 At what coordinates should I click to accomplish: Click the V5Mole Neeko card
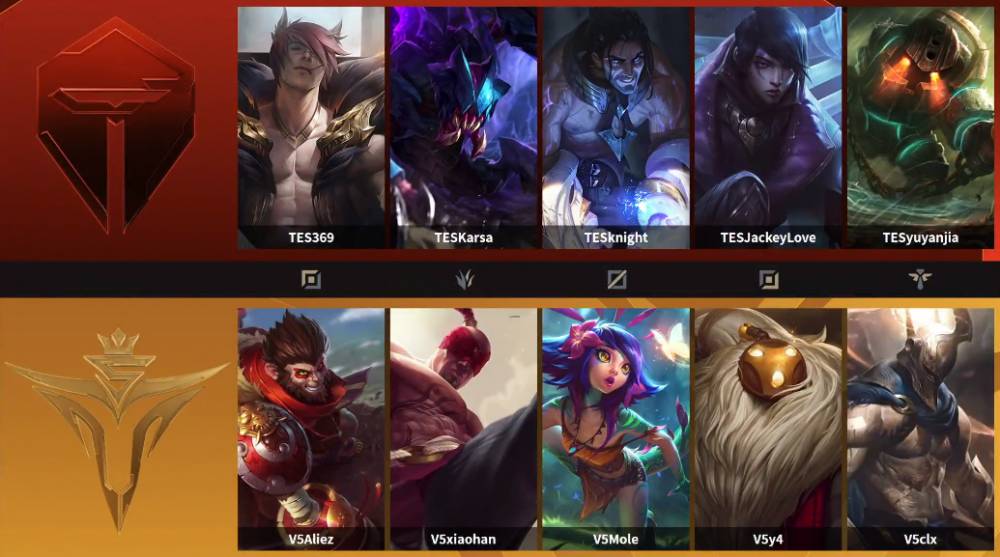coord(616,427)
